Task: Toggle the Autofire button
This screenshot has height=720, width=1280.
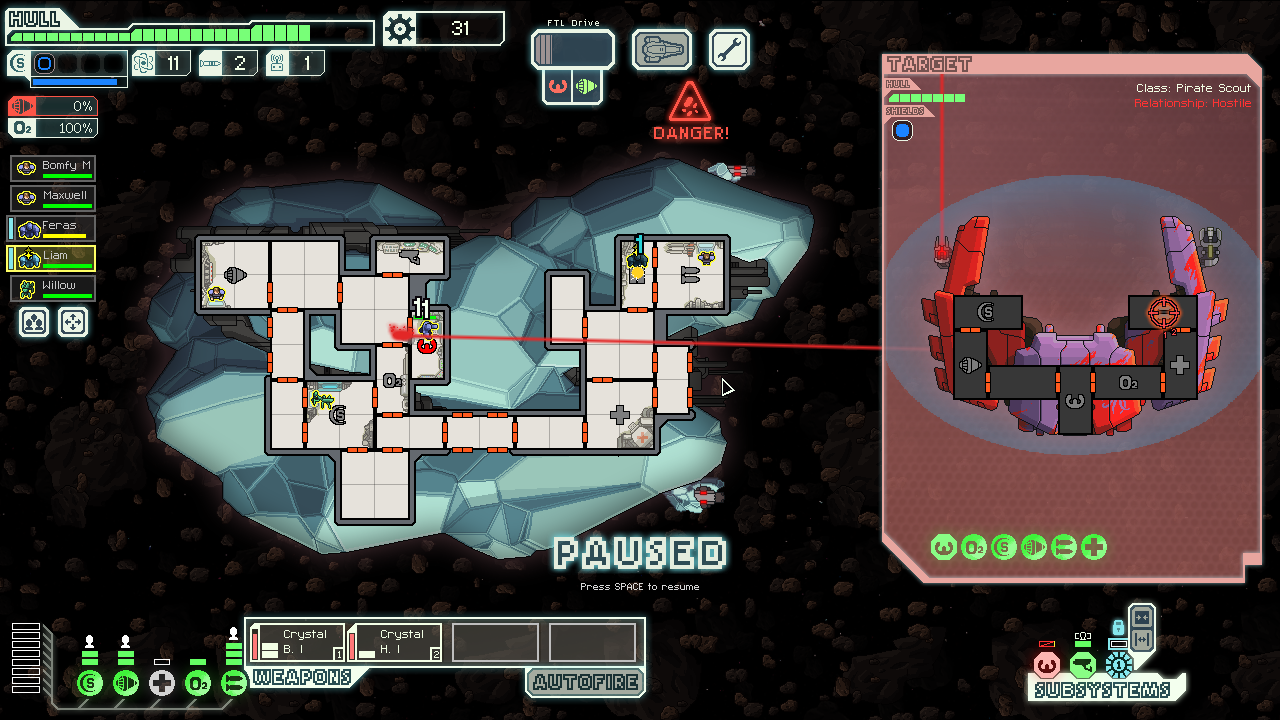Action: pos(585,683)
